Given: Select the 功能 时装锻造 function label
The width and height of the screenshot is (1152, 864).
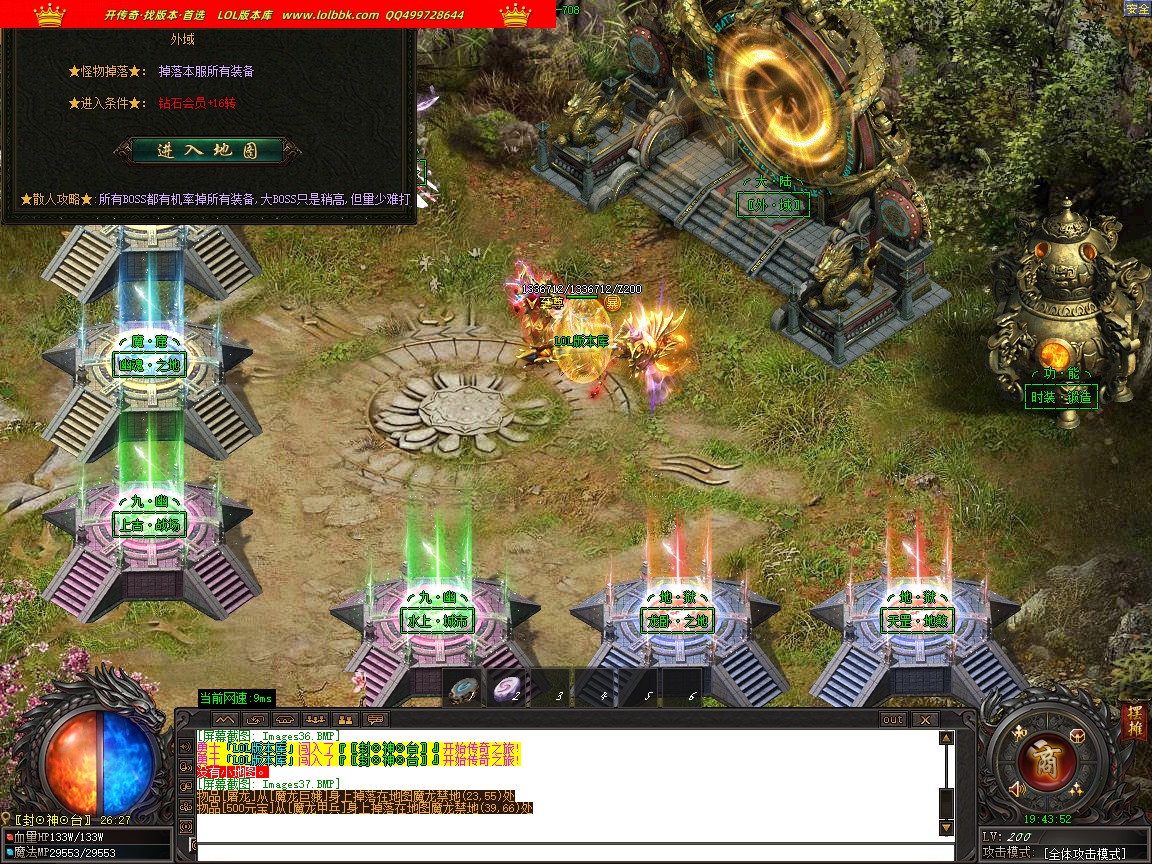Looking at the screenshot, I should 1061,396.
